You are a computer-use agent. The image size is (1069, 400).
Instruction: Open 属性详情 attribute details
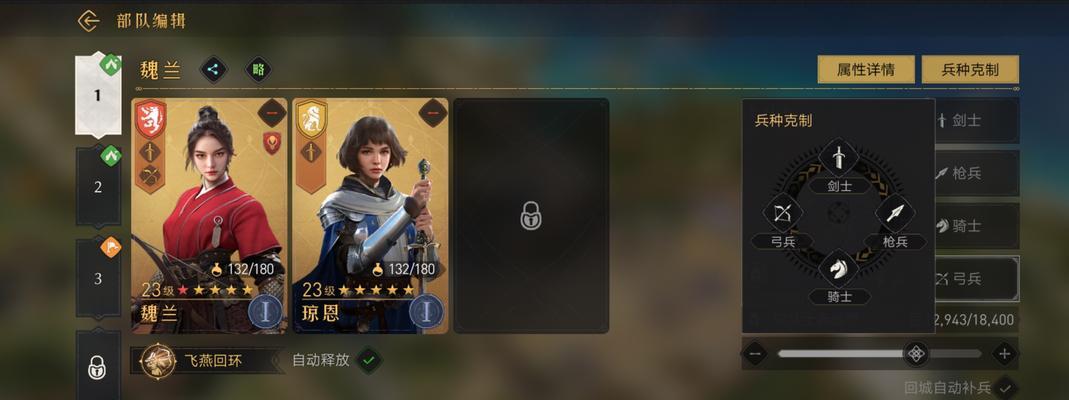click(x=865, y=69)
